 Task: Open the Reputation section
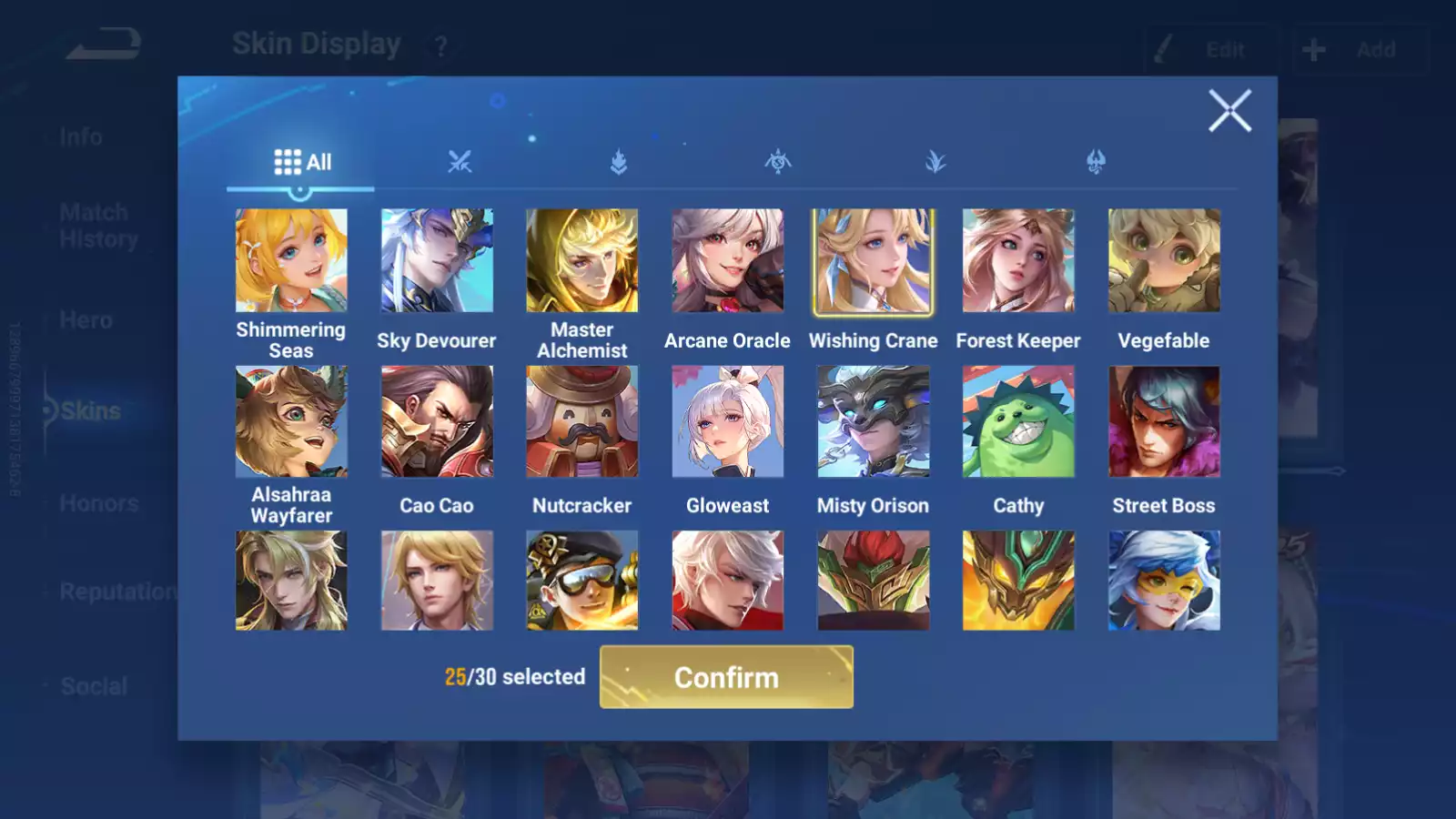[118, 591]
